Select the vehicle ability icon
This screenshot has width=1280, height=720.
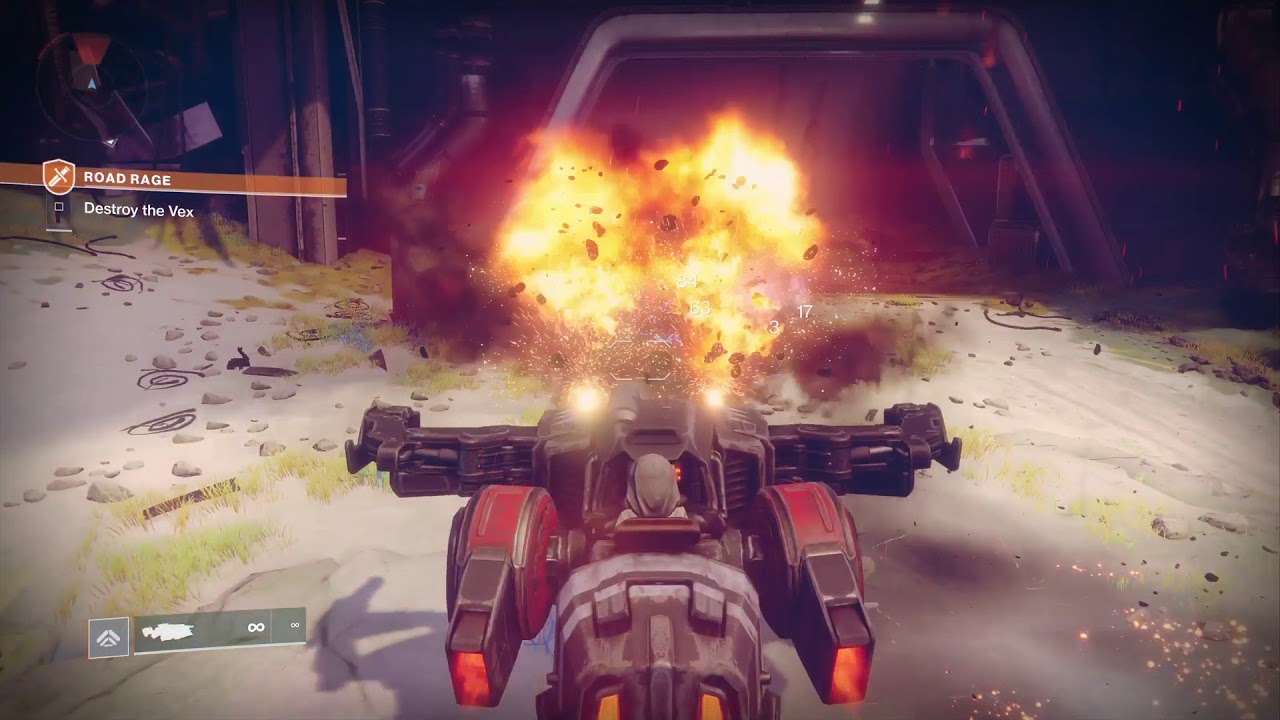point(108,637)
